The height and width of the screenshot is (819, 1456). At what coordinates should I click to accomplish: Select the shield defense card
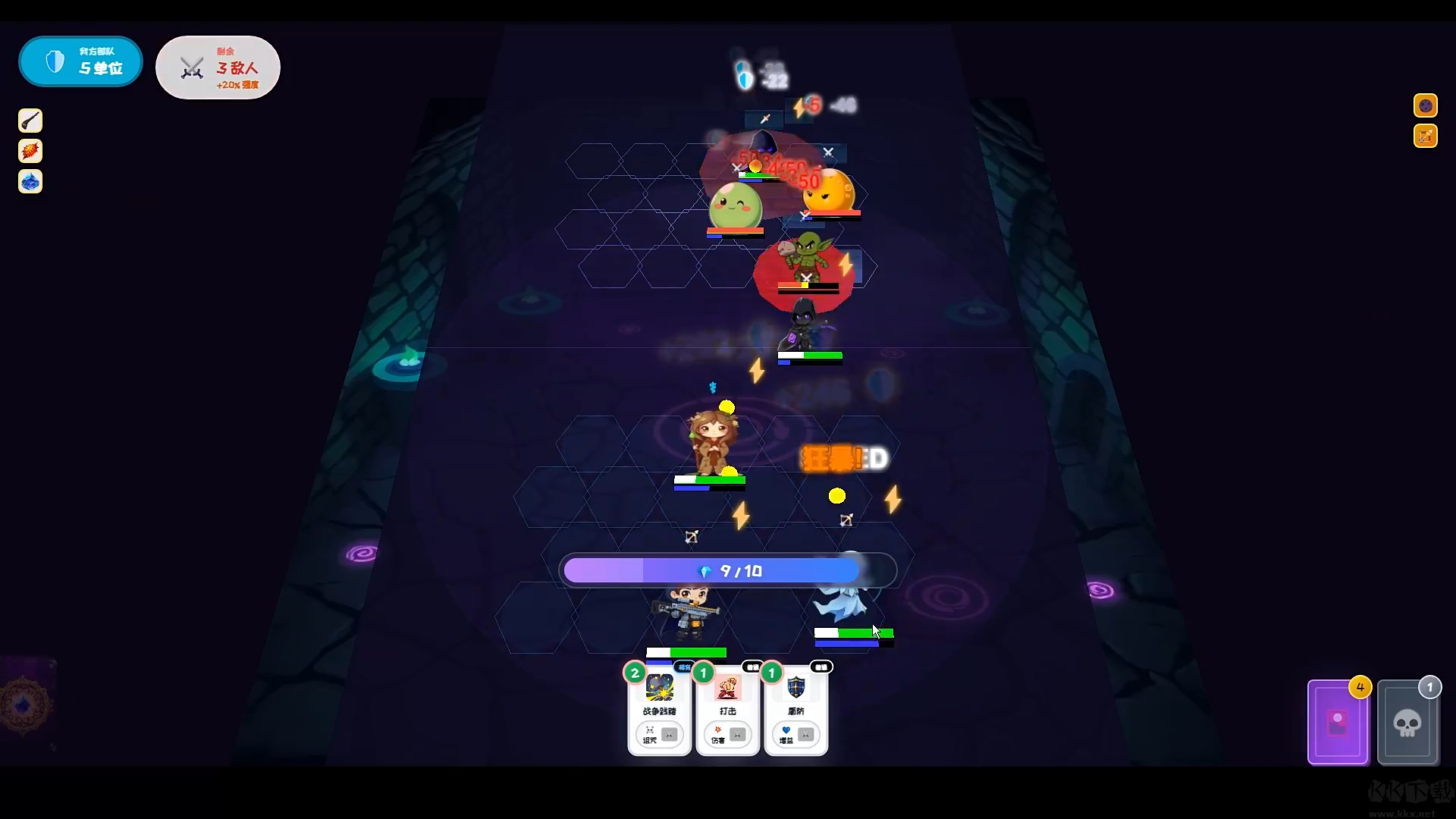pyautogui.click(x=795, y=711)
